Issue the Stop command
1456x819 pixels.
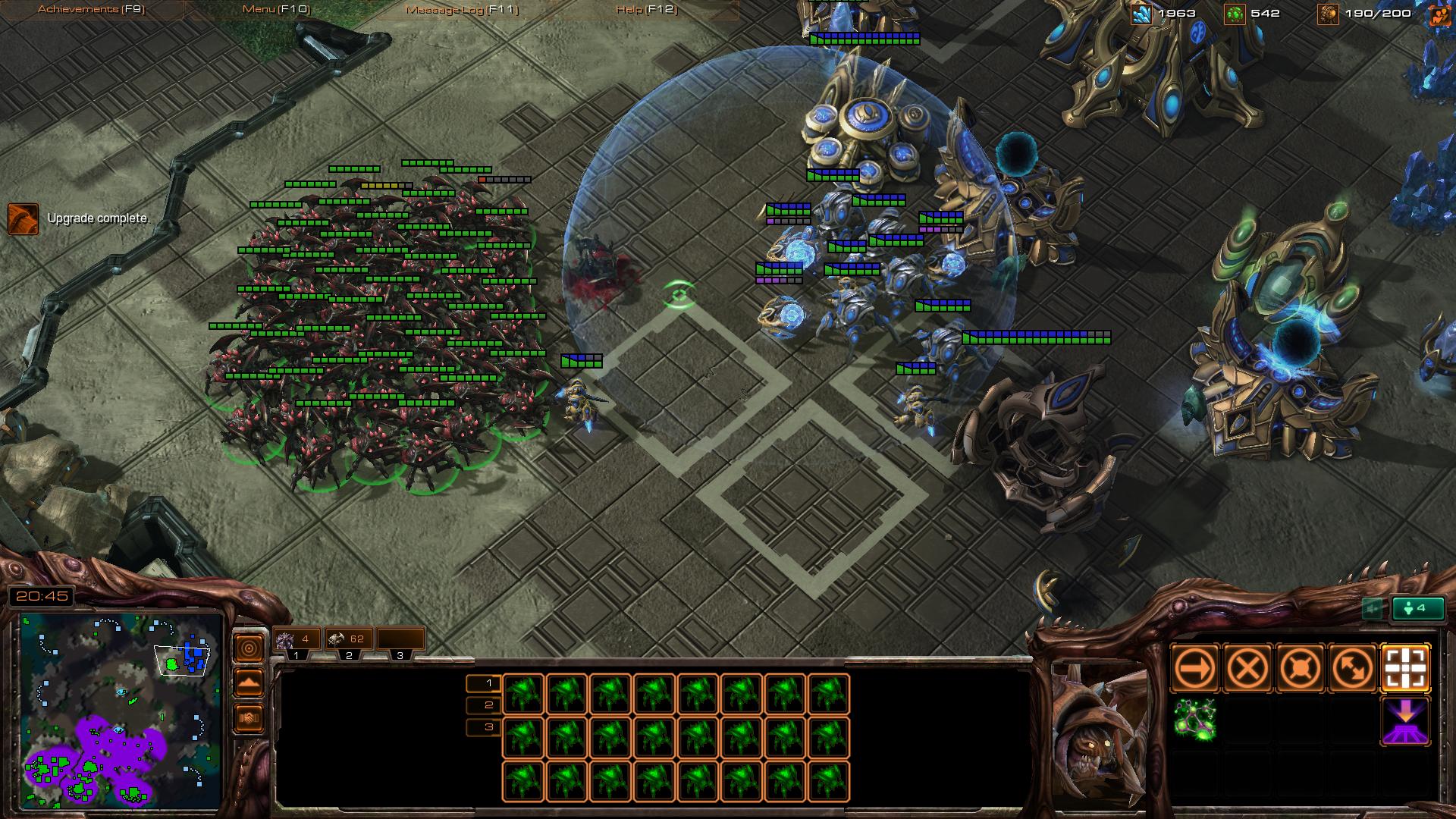pyautogui.click(x=1247, y=669)
